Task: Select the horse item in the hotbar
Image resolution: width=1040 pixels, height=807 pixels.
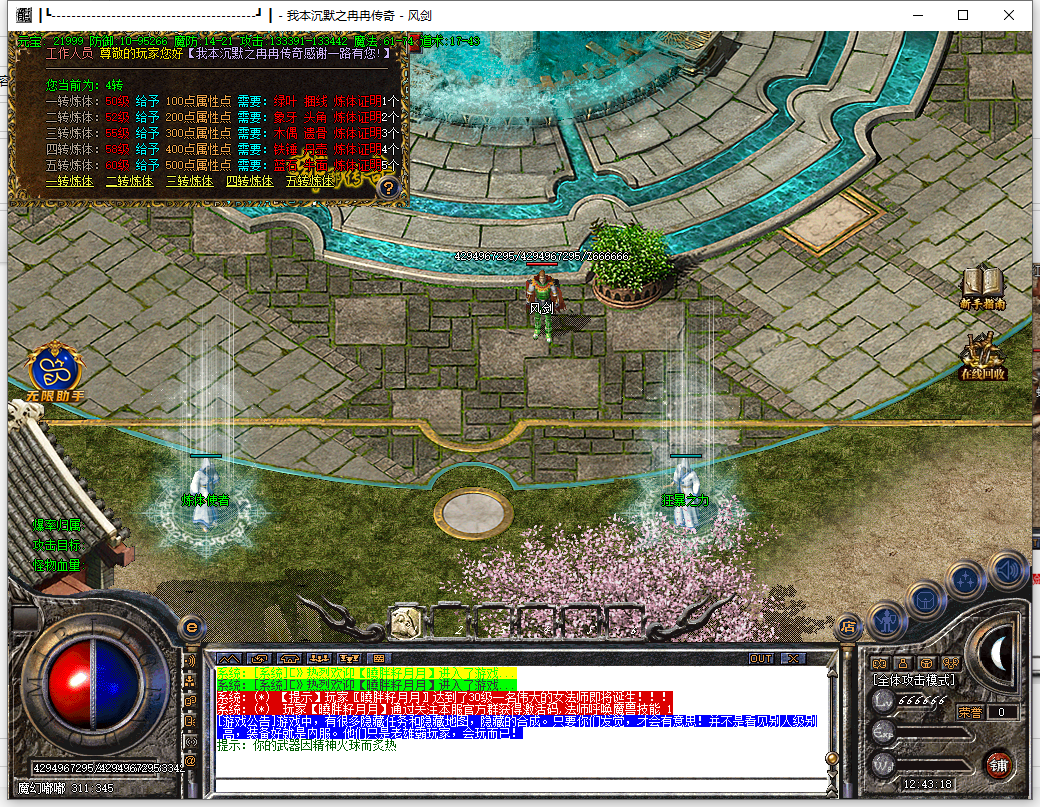Action: pos(405,621)
